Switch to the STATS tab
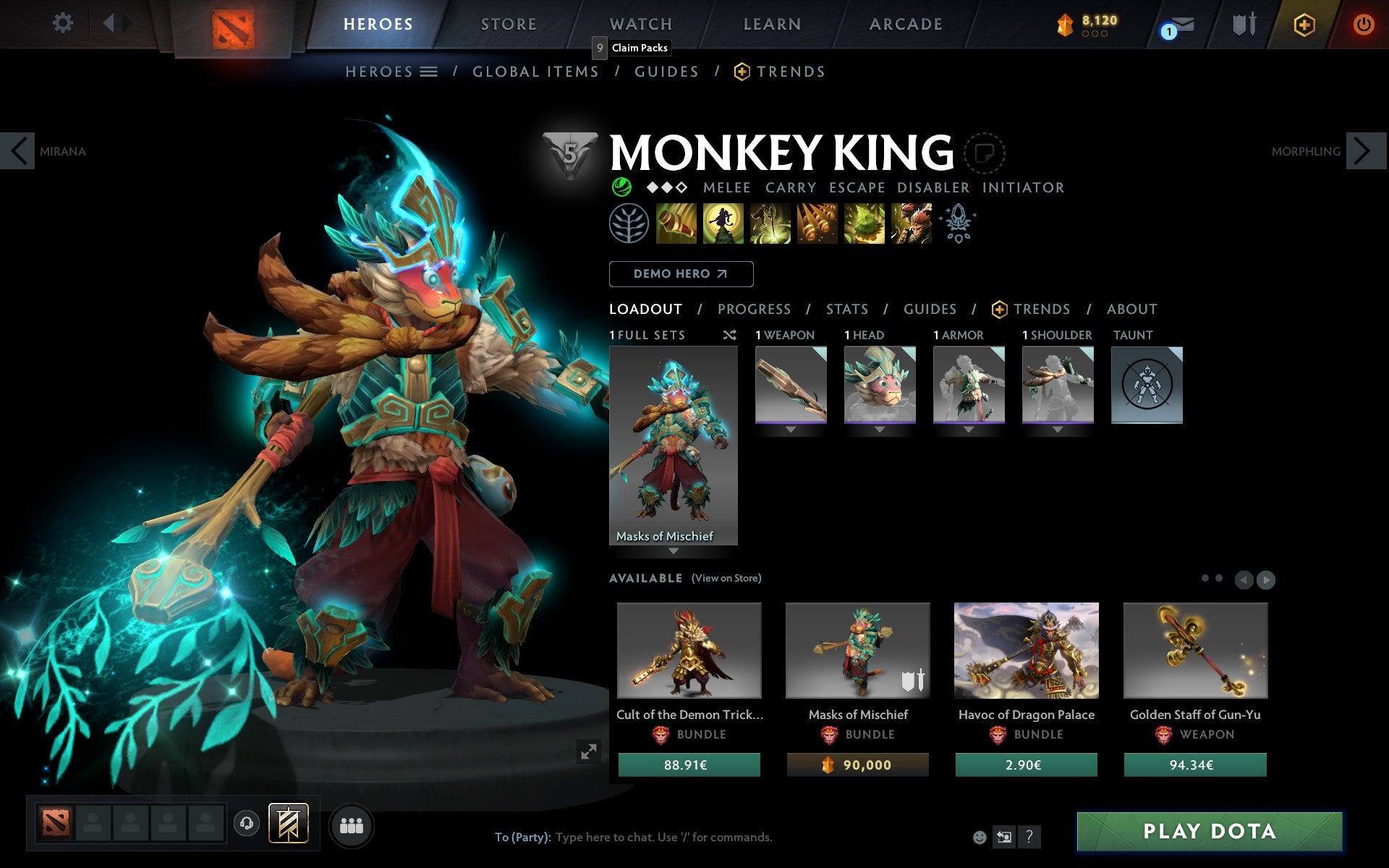Viewport: 1389px width, 868px height. (846, 309)
